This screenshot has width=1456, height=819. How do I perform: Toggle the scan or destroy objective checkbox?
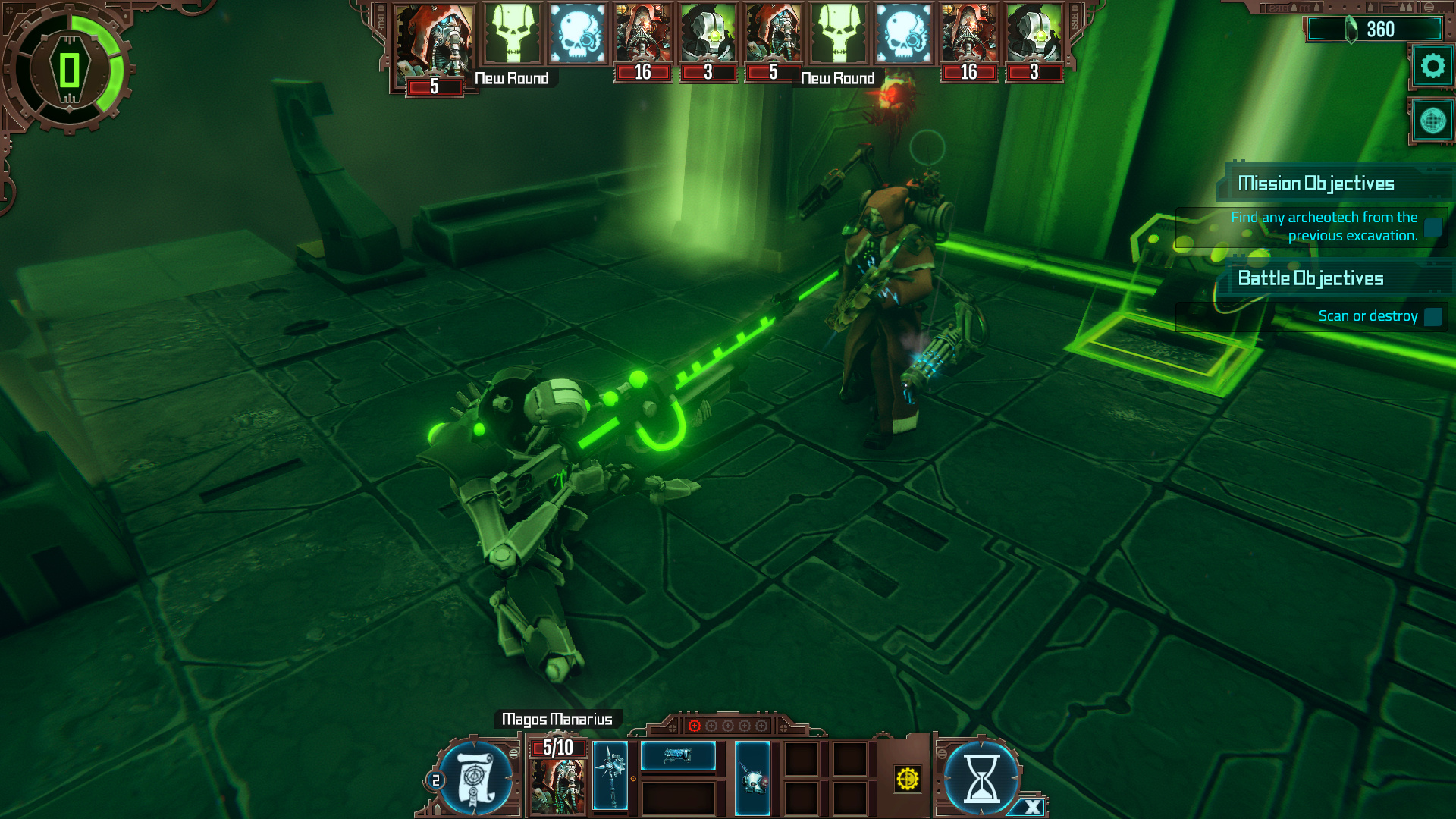1432,316
